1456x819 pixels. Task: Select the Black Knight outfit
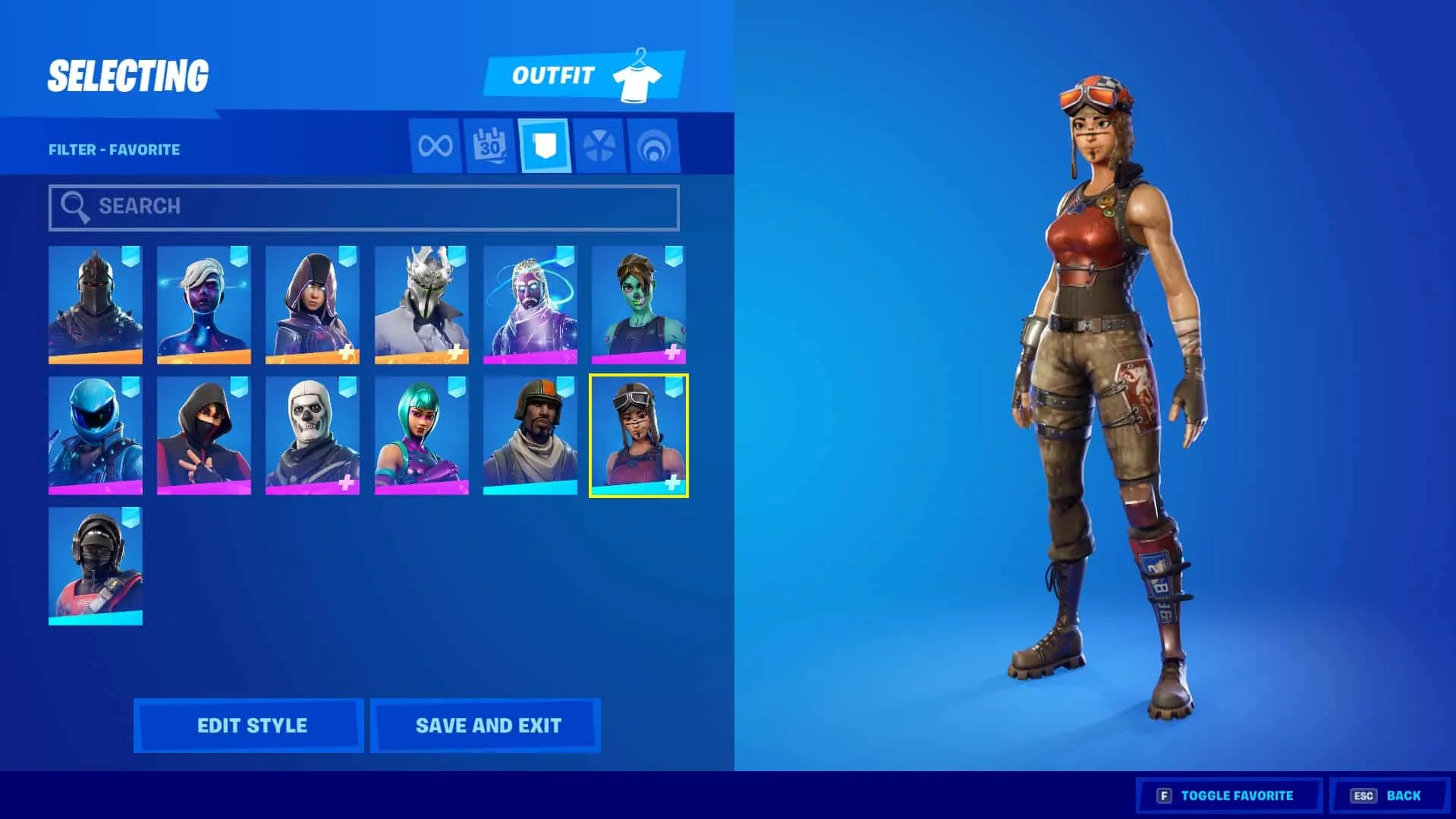point(96,304)
